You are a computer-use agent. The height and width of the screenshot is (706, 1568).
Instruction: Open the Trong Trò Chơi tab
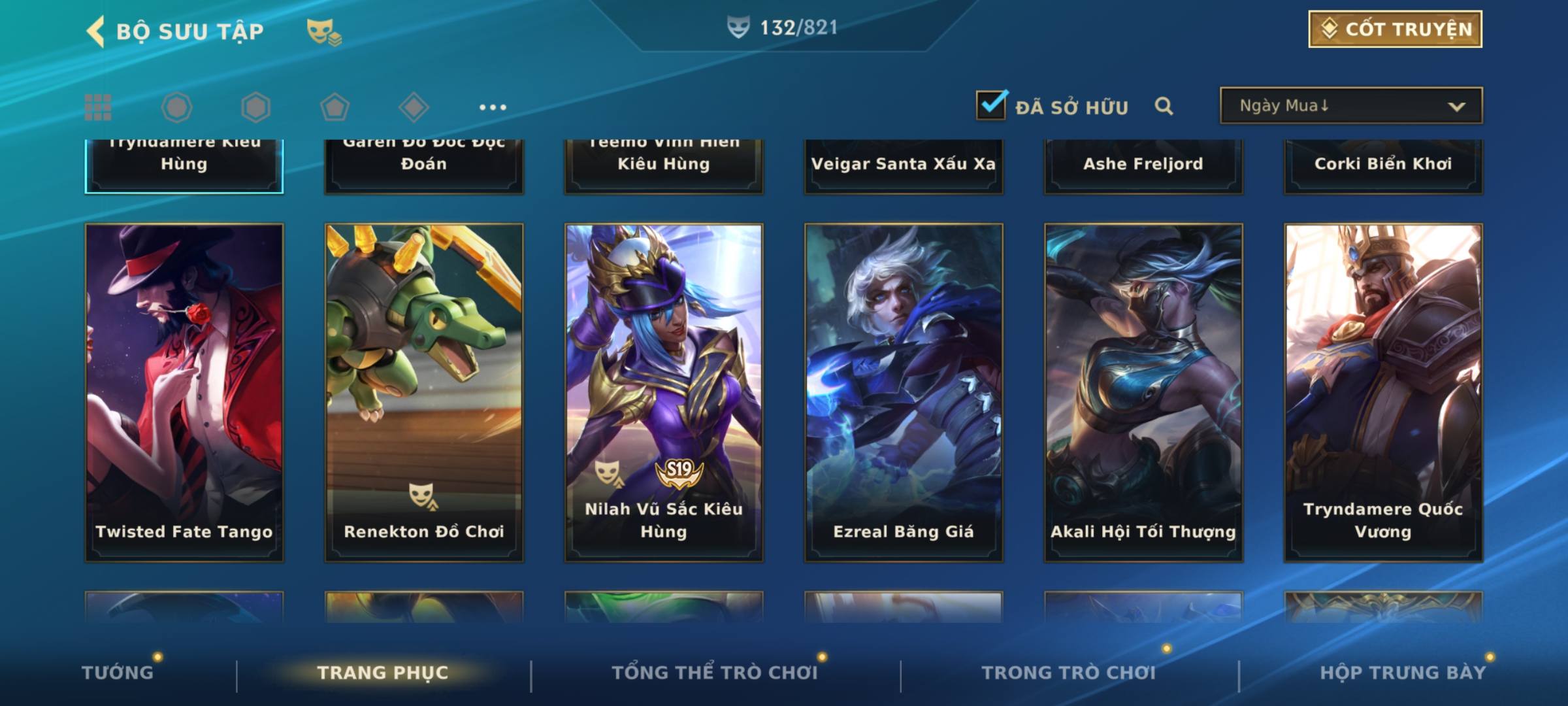click(1069, 672)
